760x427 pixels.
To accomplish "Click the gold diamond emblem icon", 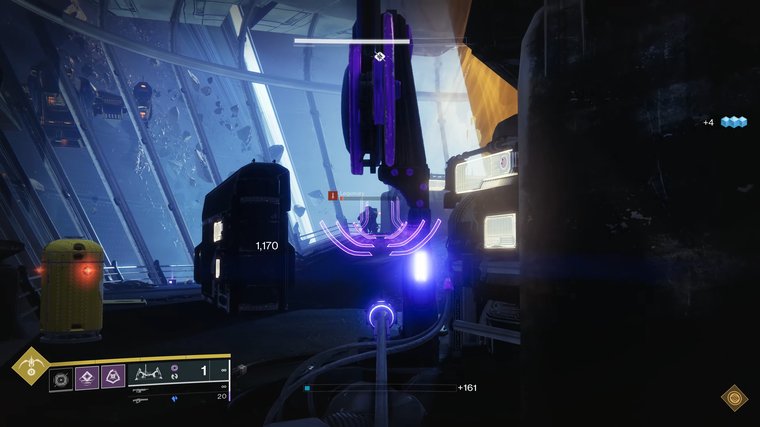I will click(x=734, y=397).
